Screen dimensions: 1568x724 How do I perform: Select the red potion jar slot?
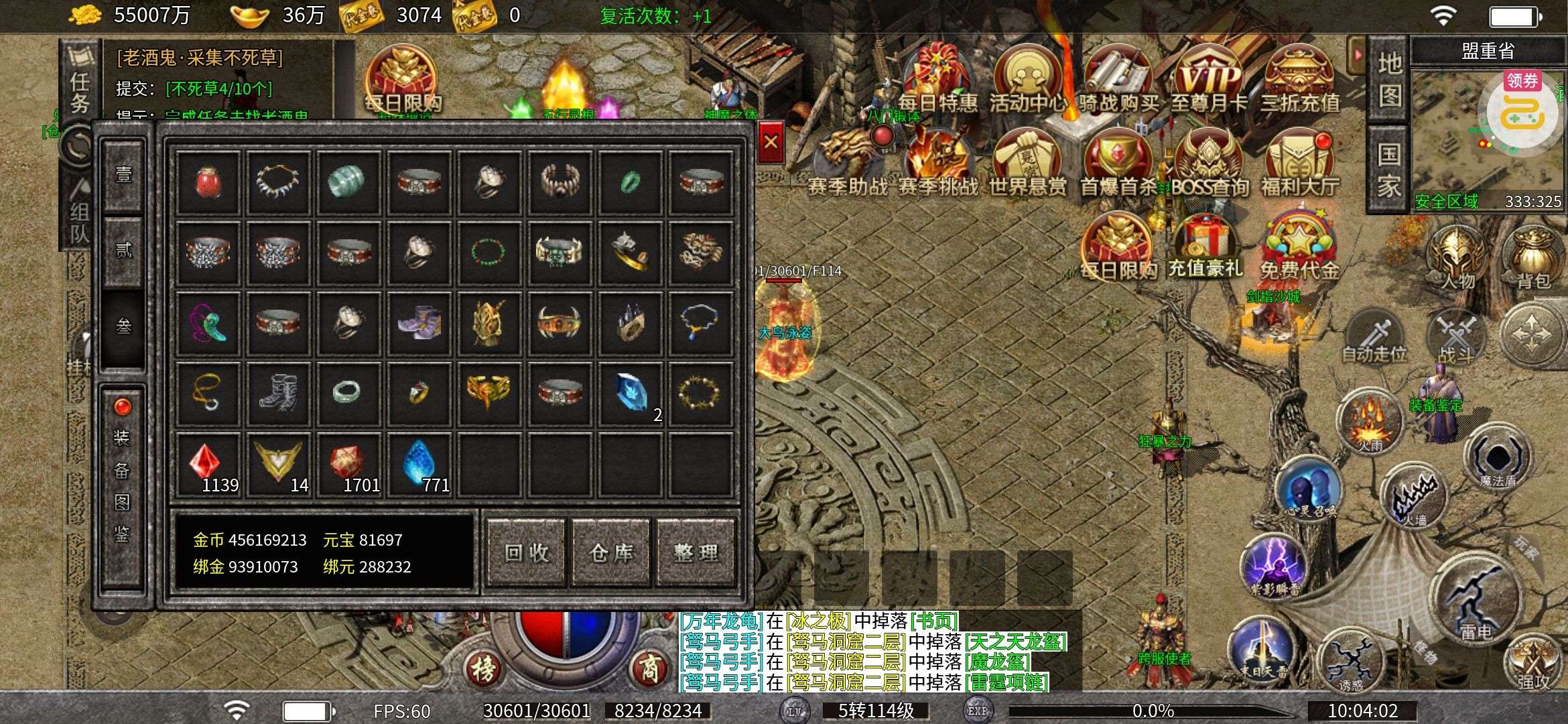(208, 182)
